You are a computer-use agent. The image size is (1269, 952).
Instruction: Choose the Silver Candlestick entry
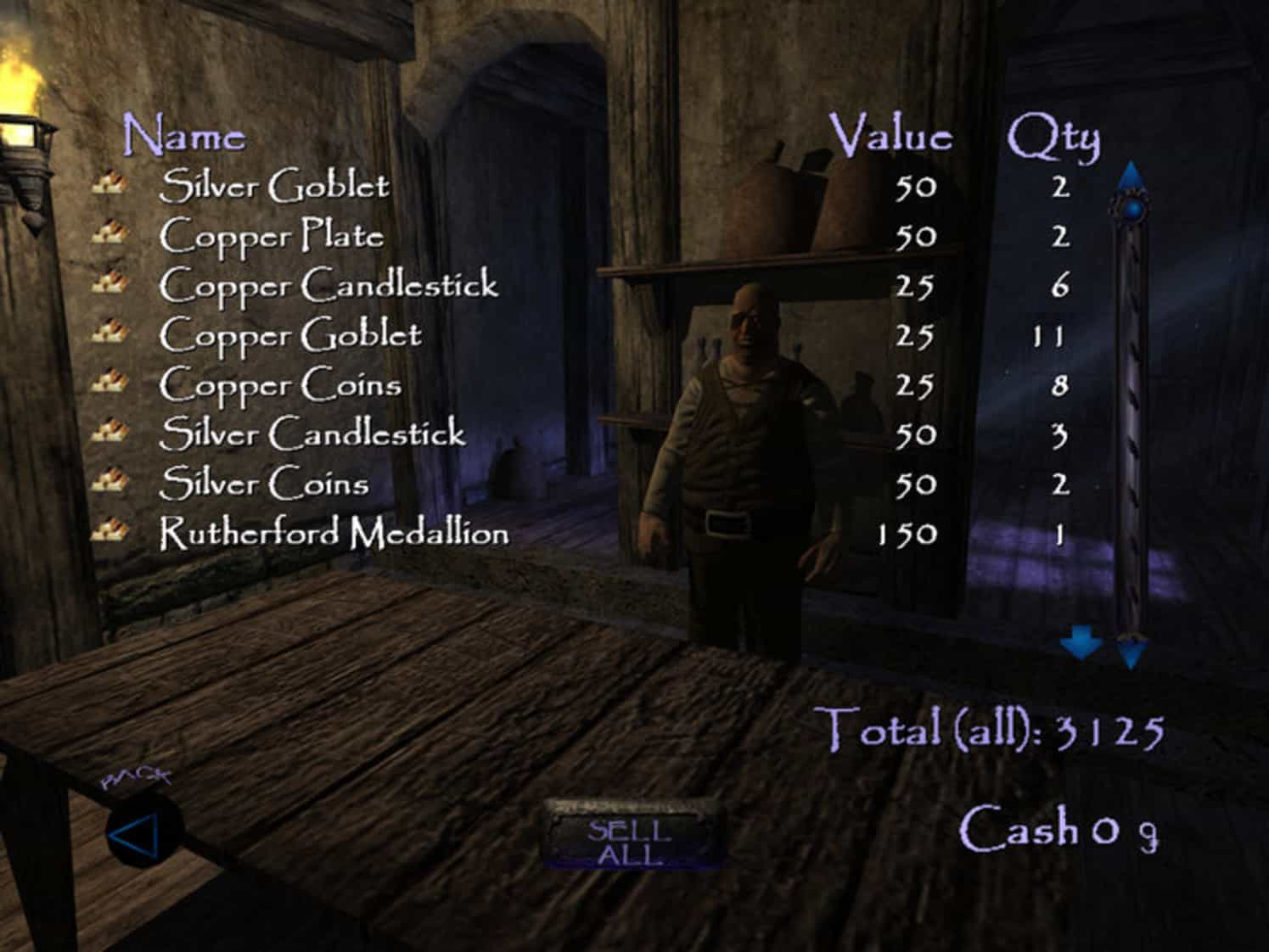(x=312, y=434)
